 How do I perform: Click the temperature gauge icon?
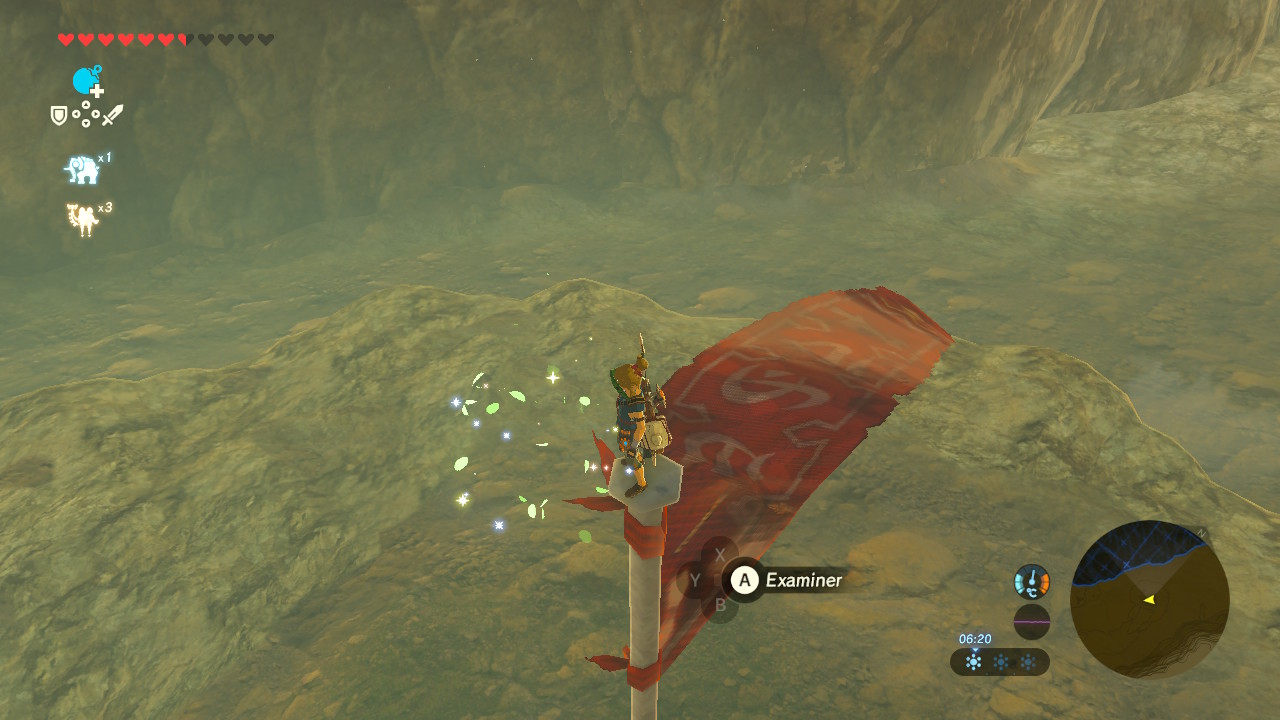click(1031, 581)
